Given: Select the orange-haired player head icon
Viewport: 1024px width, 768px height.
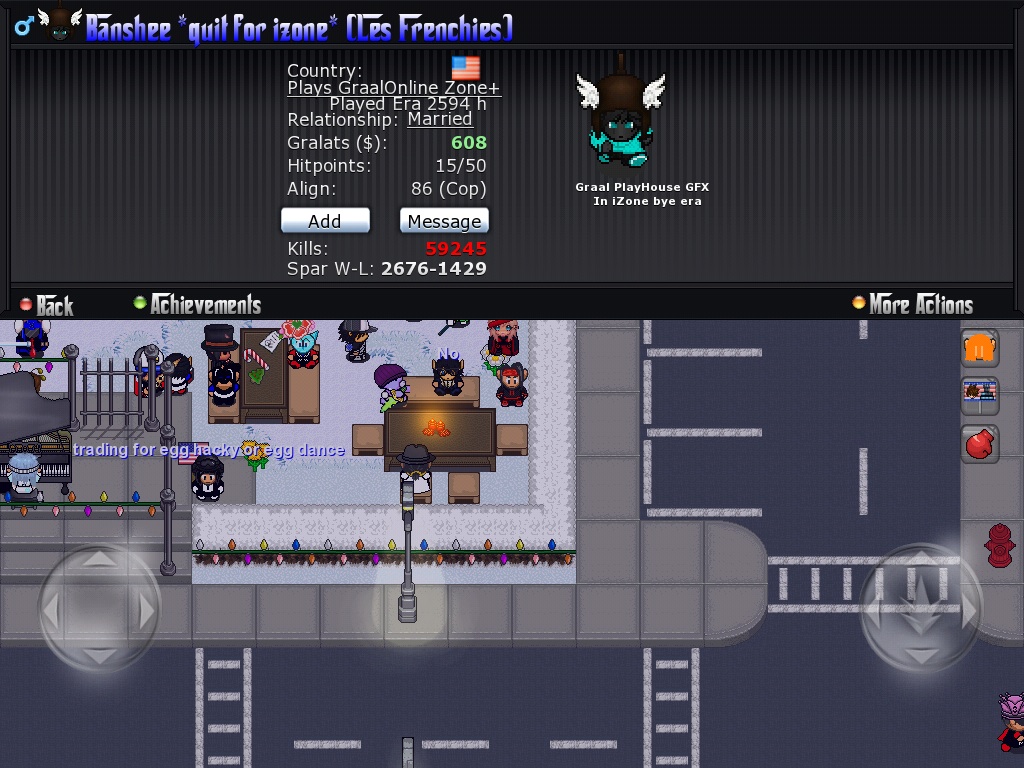Looking at the screenshot, I should click(981, 347).
